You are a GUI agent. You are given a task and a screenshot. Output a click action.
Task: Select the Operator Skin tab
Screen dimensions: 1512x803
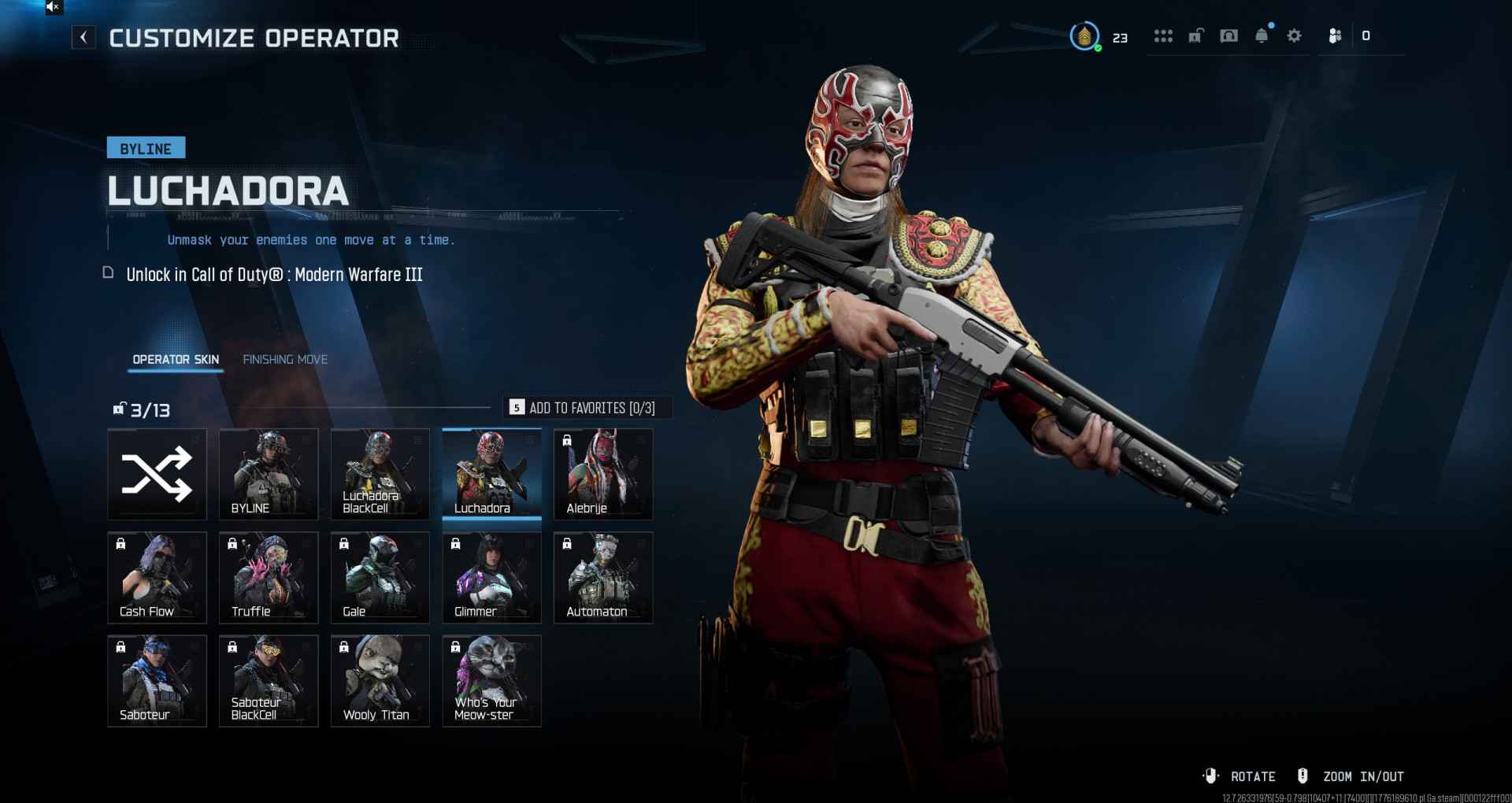pos(176,360)
